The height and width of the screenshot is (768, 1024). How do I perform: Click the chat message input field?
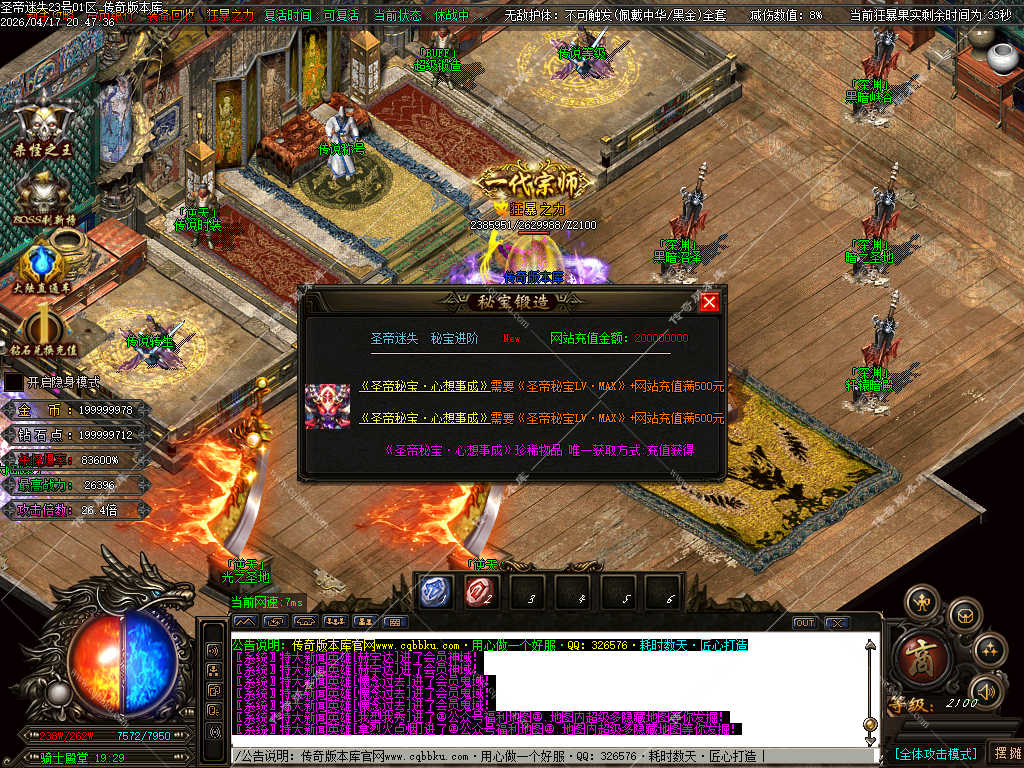550,757
